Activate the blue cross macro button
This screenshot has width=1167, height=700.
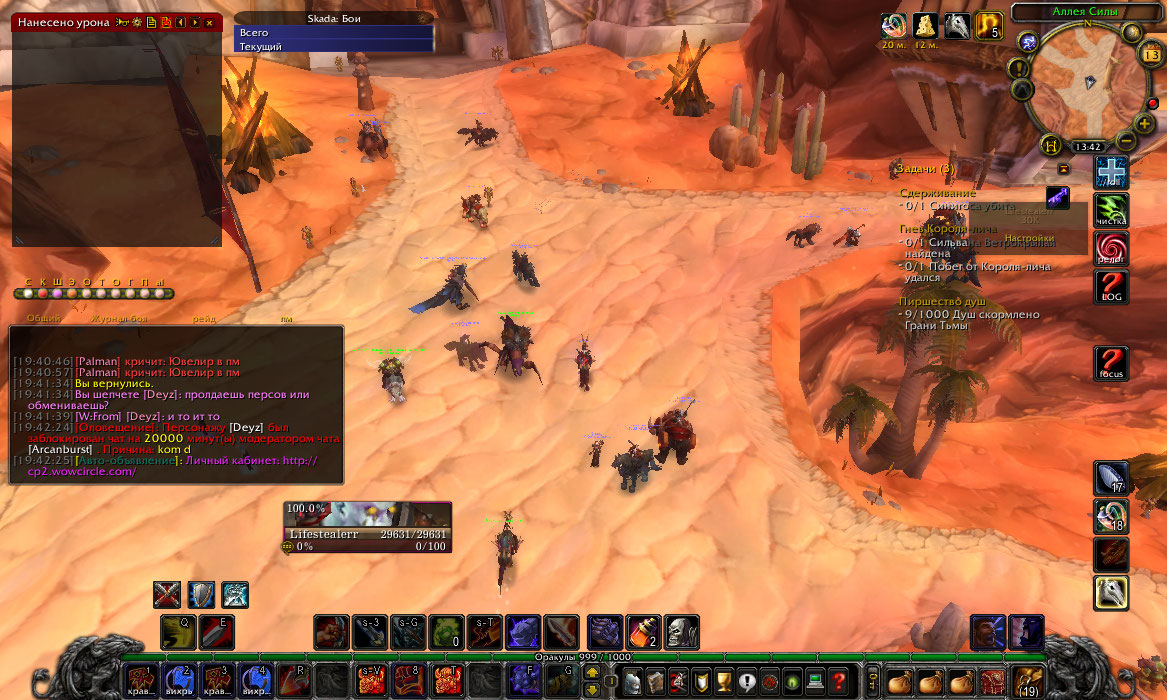pyautogui.click(x=1111, y=172)
